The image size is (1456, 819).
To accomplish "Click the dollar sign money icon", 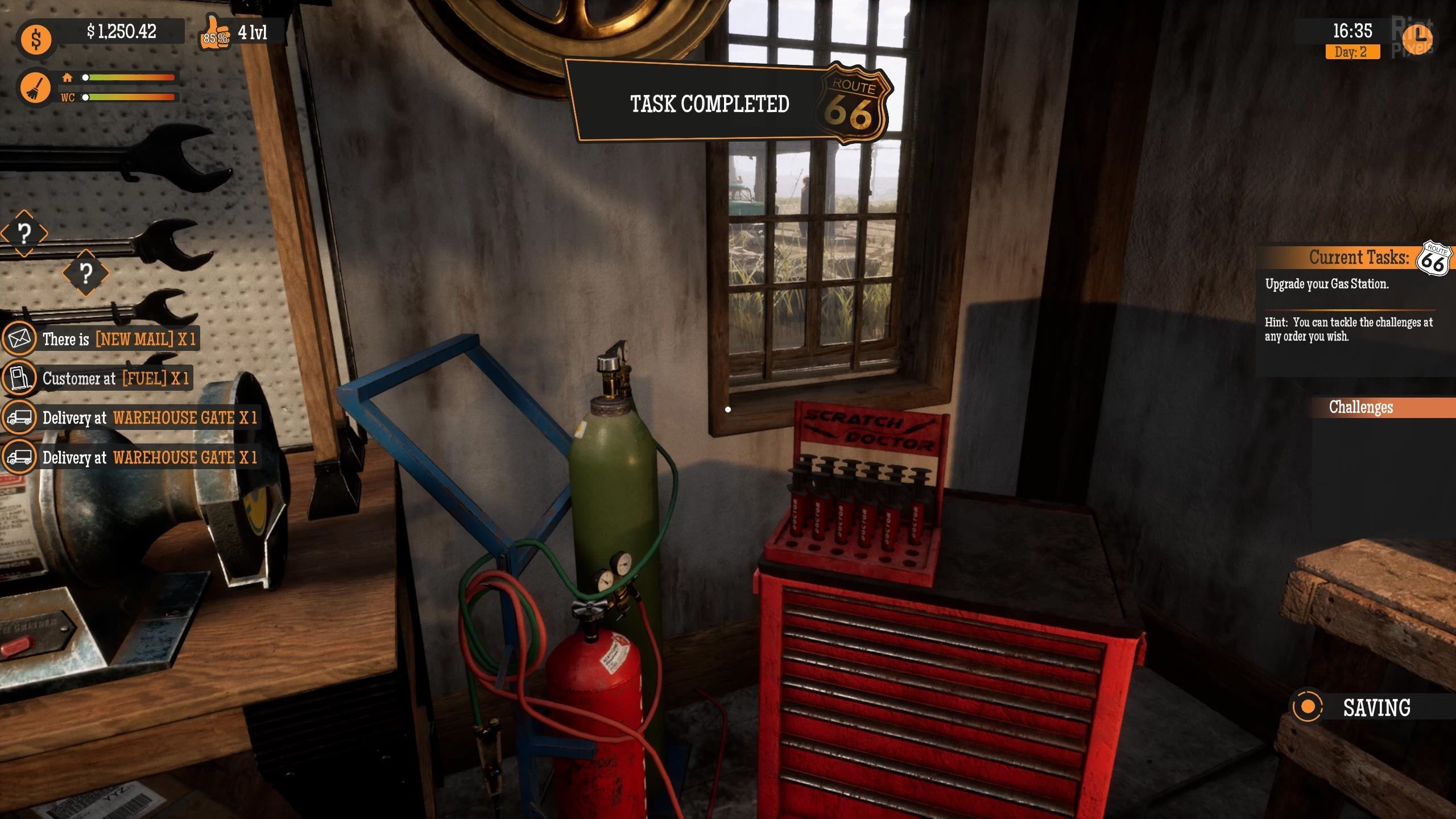I will click(36, 40).
